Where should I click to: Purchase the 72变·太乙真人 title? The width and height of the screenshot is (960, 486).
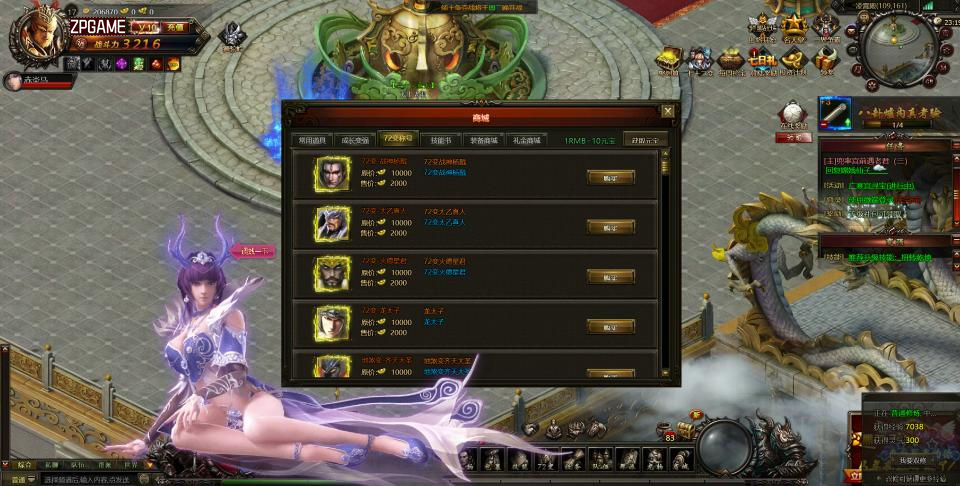pos(610,227)
